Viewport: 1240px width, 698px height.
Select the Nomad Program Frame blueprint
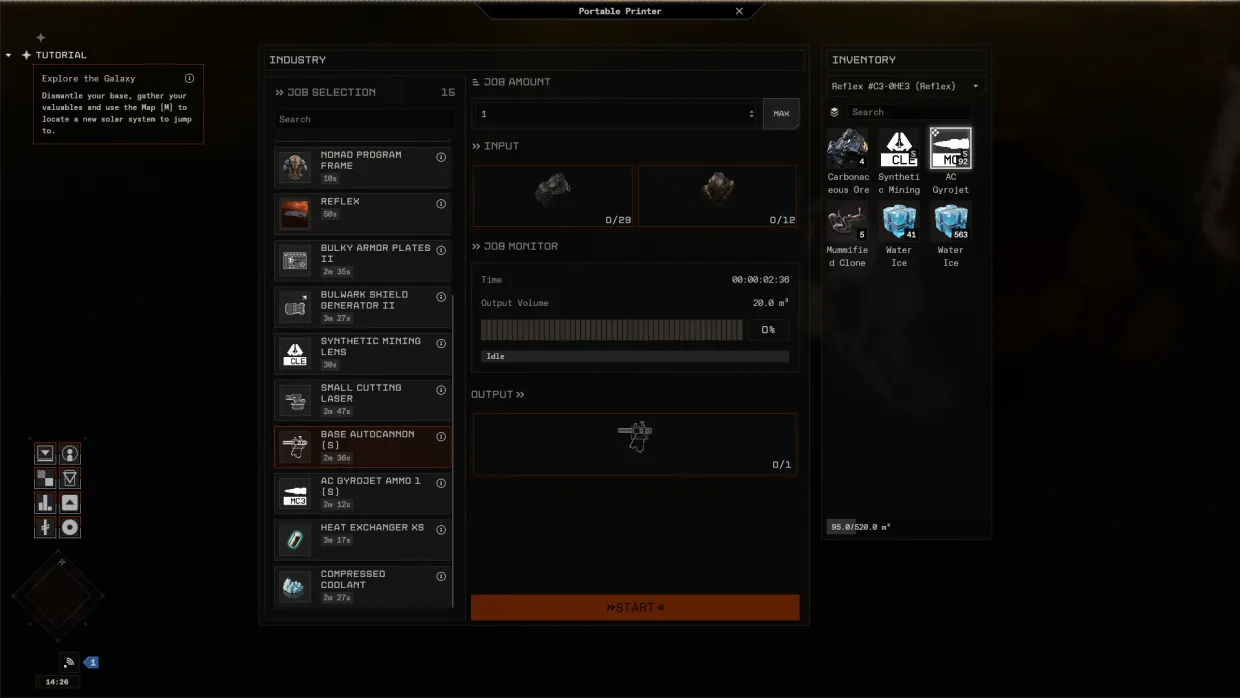tap(362, 166)
